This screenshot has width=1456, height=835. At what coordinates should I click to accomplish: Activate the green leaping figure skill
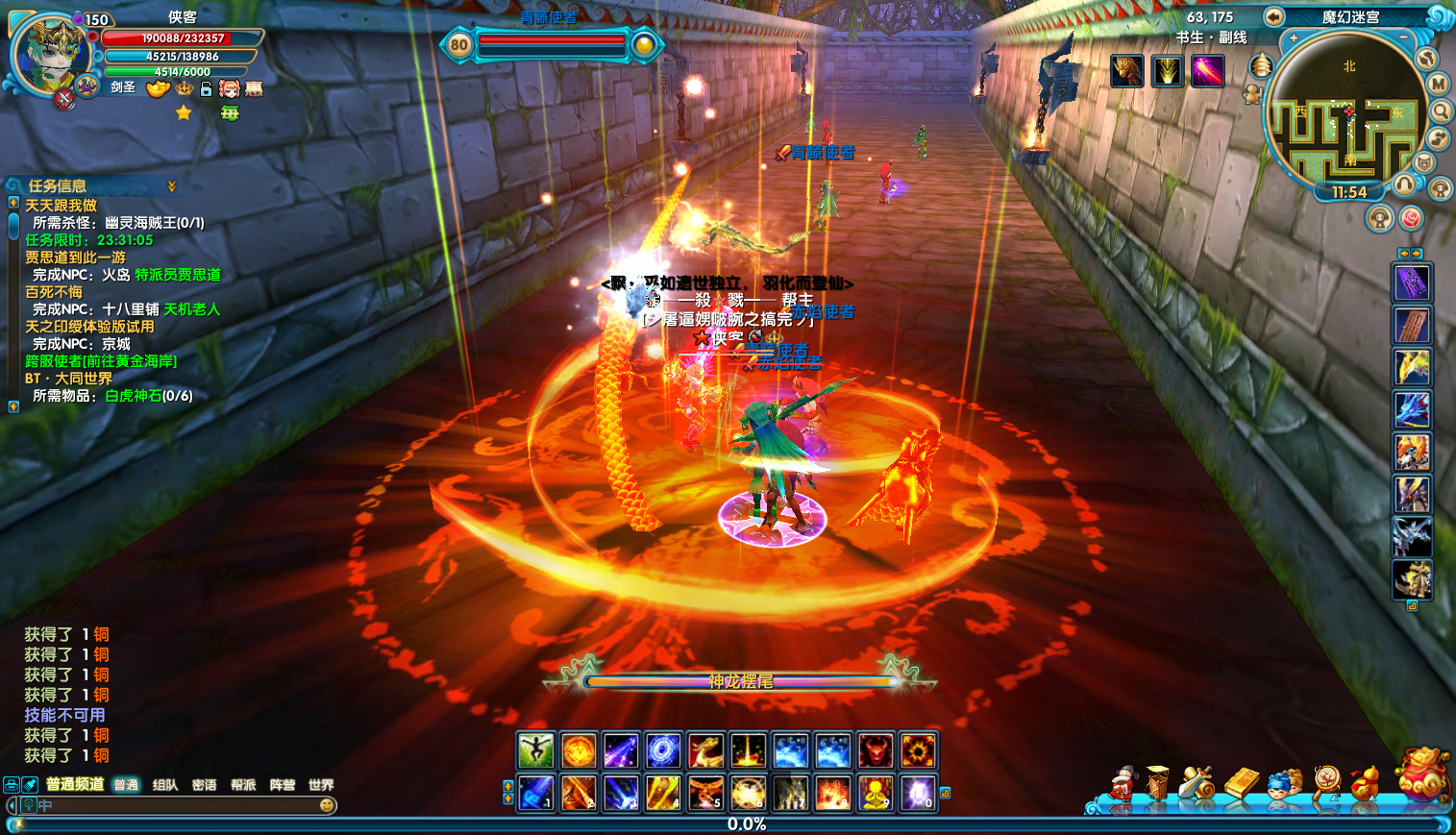coord(535,750)
